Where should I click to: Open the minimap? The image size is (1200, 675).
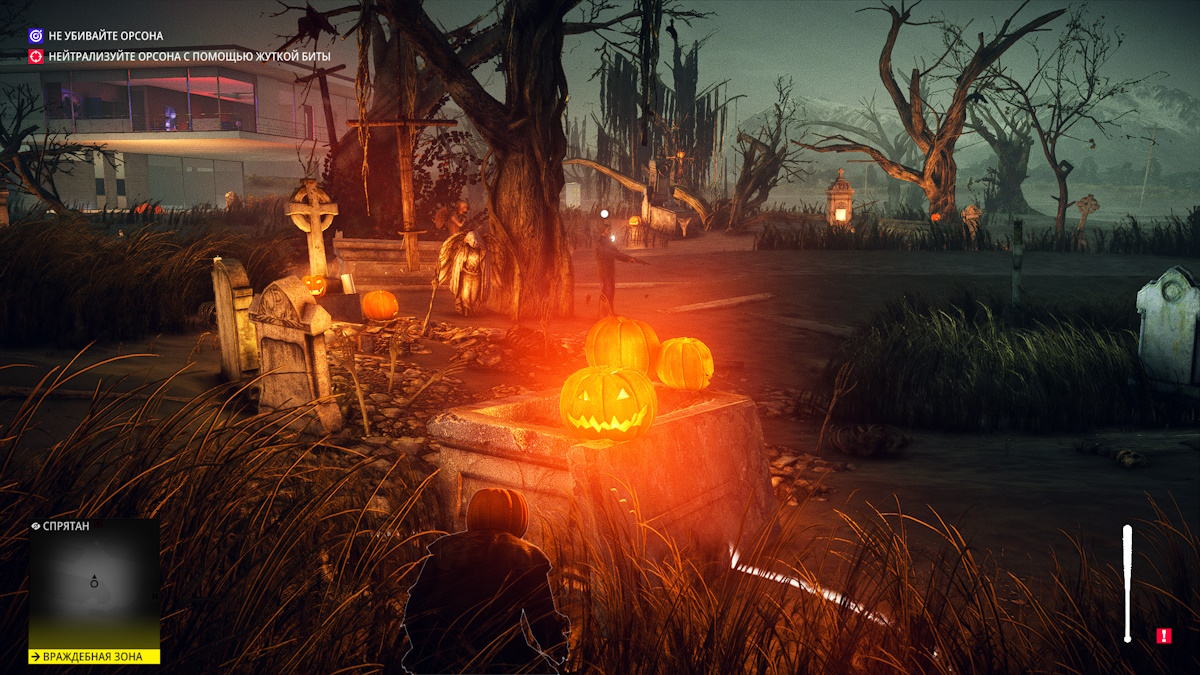pyautogui.click(x=94, y=583)
